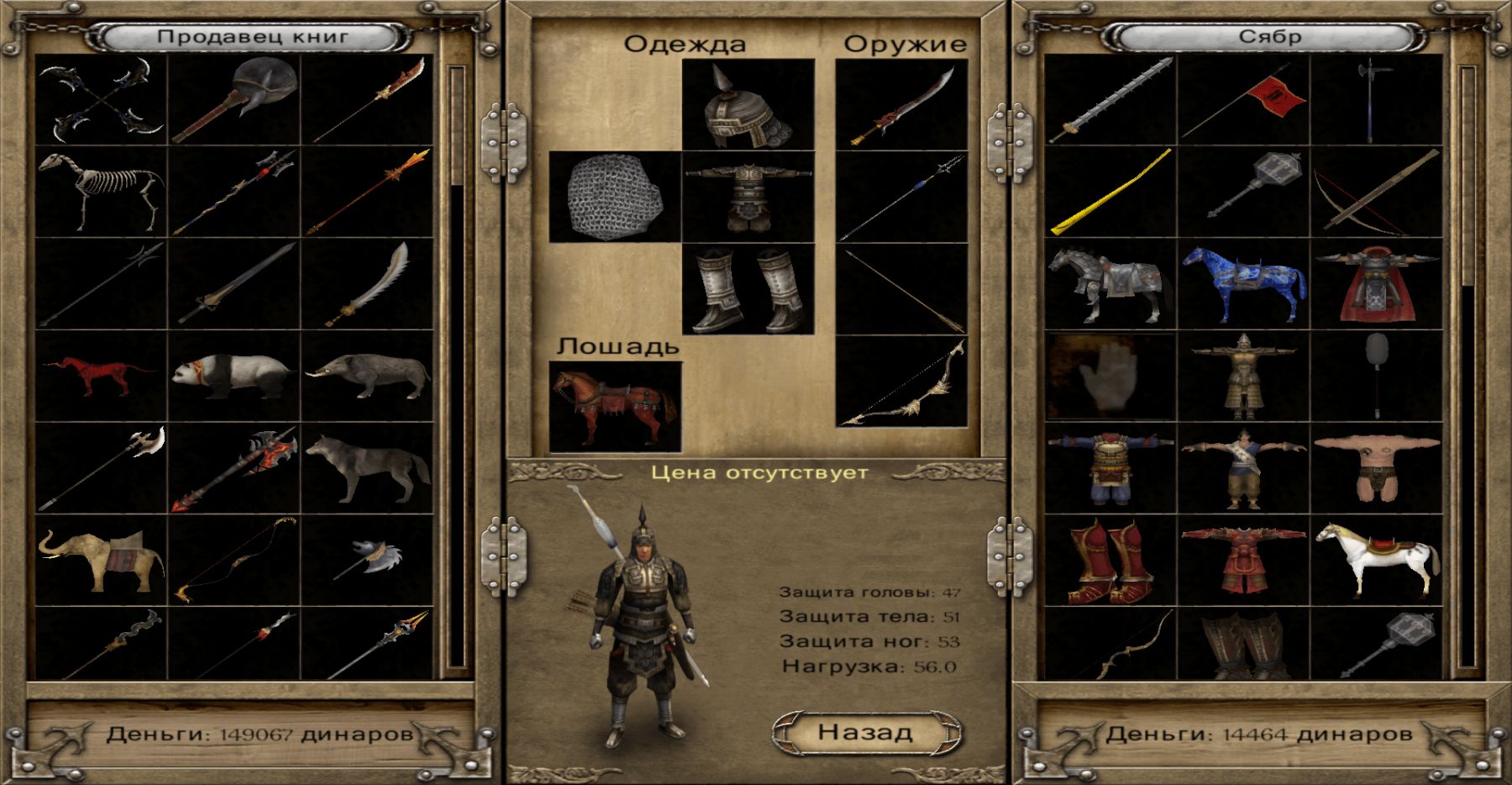The image size is (1512, 785).
Task: Click the crossed double axes item
Action: coord(101,100)
